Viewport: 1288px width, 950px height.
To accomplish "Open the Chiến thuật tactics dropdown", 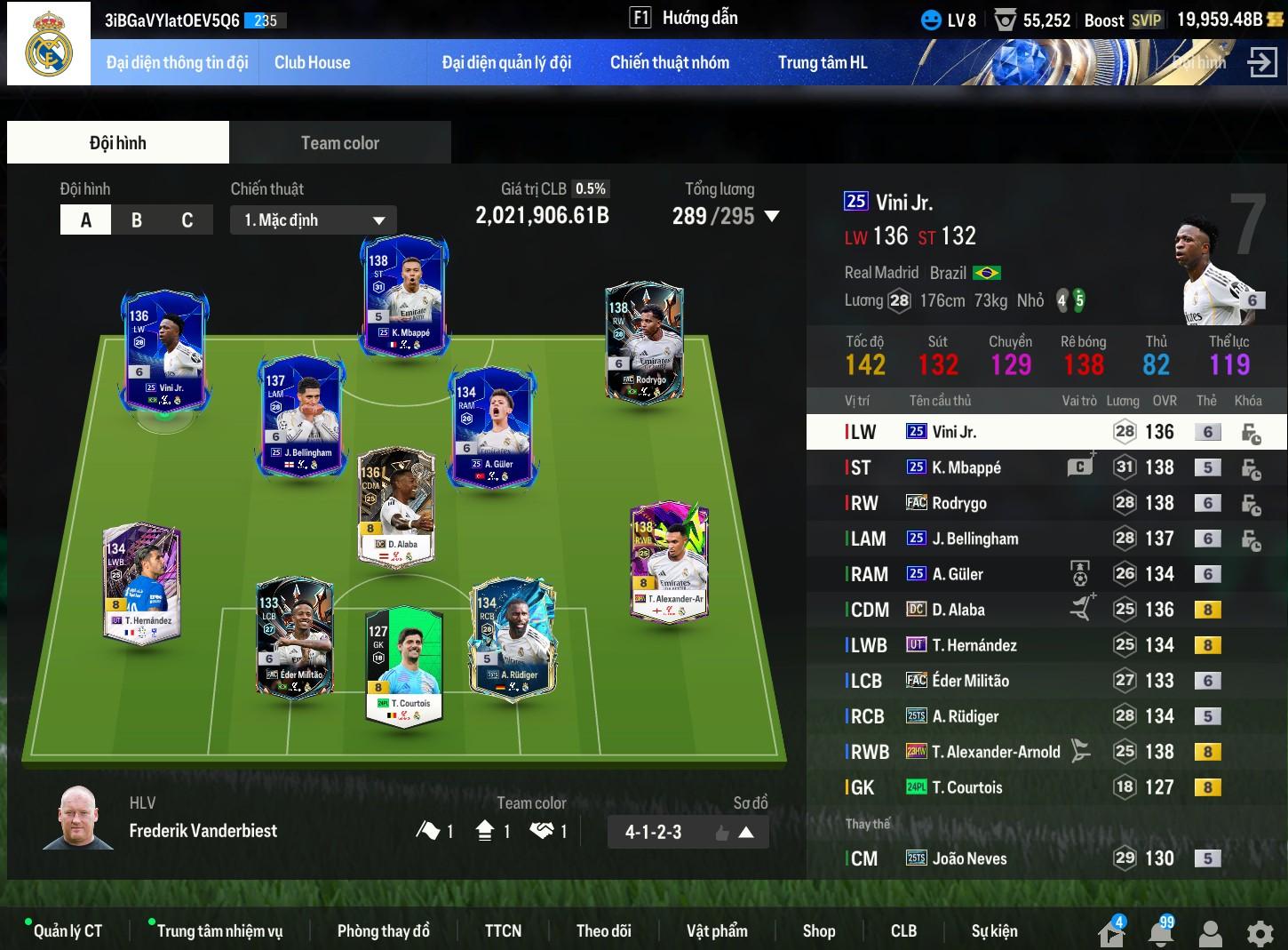I will coord(314,220).
